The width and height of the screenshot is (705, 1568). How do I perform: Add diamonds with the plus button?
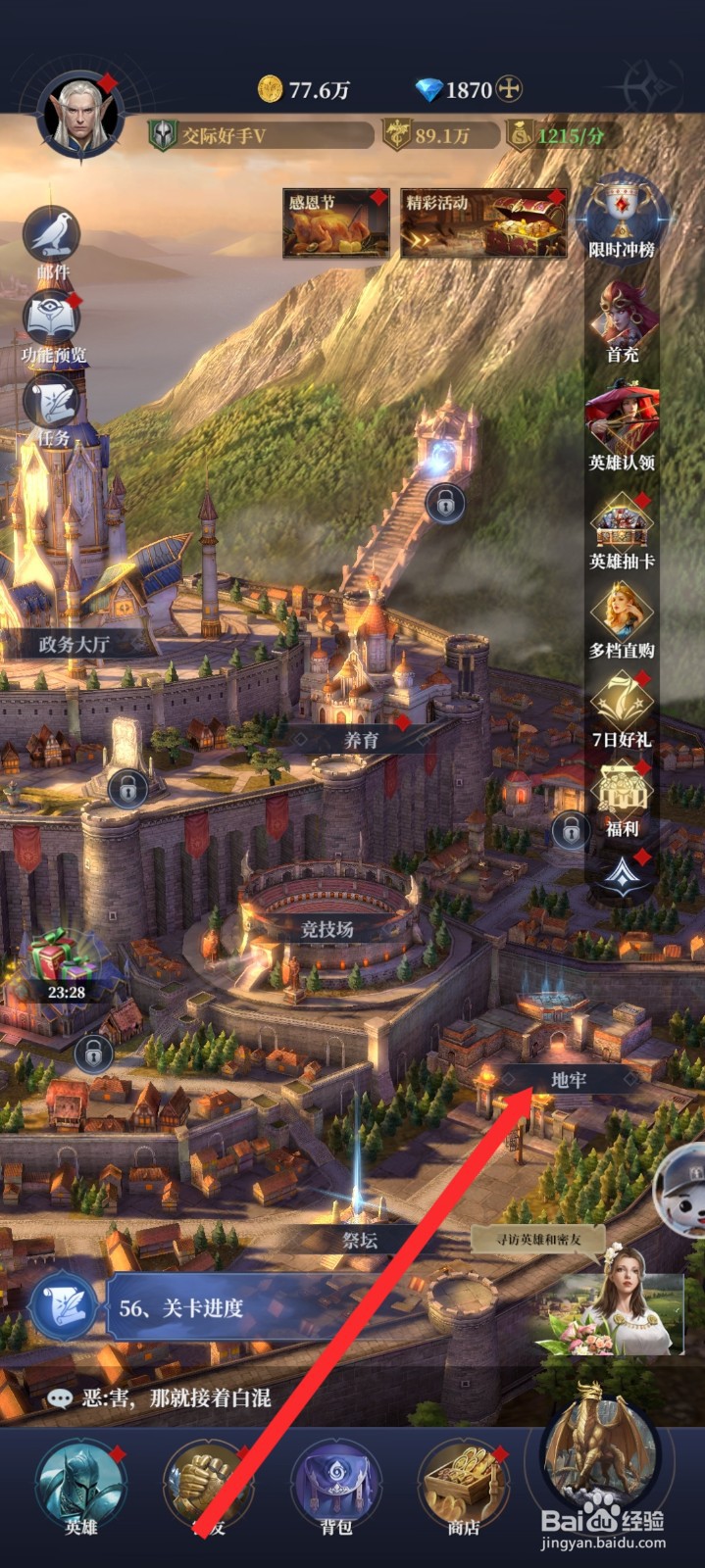click(508, 90)
